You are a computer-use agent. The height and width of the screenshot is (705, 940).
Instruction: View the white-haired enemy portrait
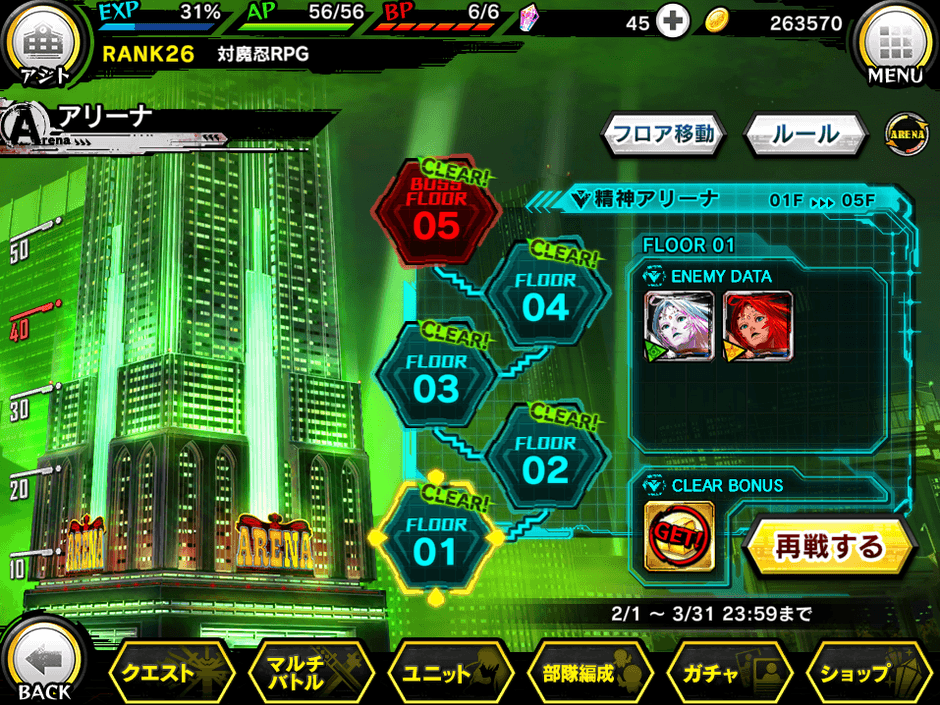pyautogui.click(x=679, y=327)
